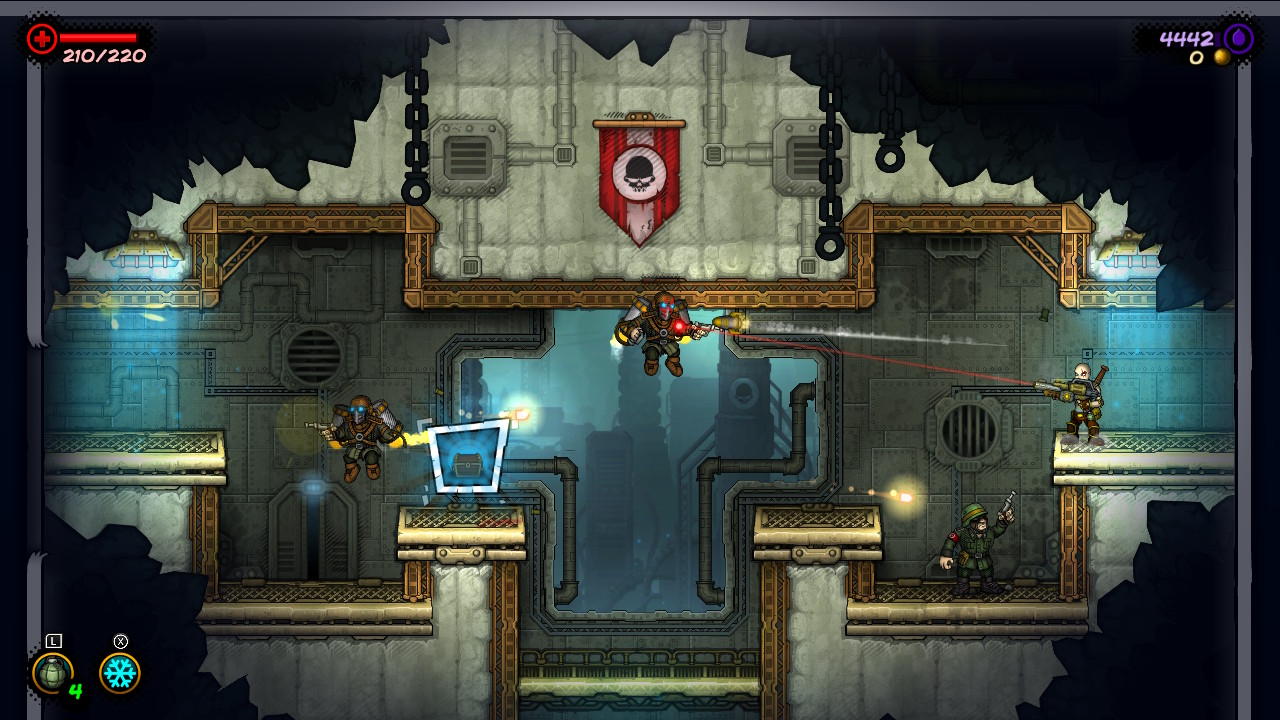The width and height of the screenshot is (1280, 720).
Task: Activate the snowflake freeze ability
Action: pyautogui.click(x=120, y=673)
